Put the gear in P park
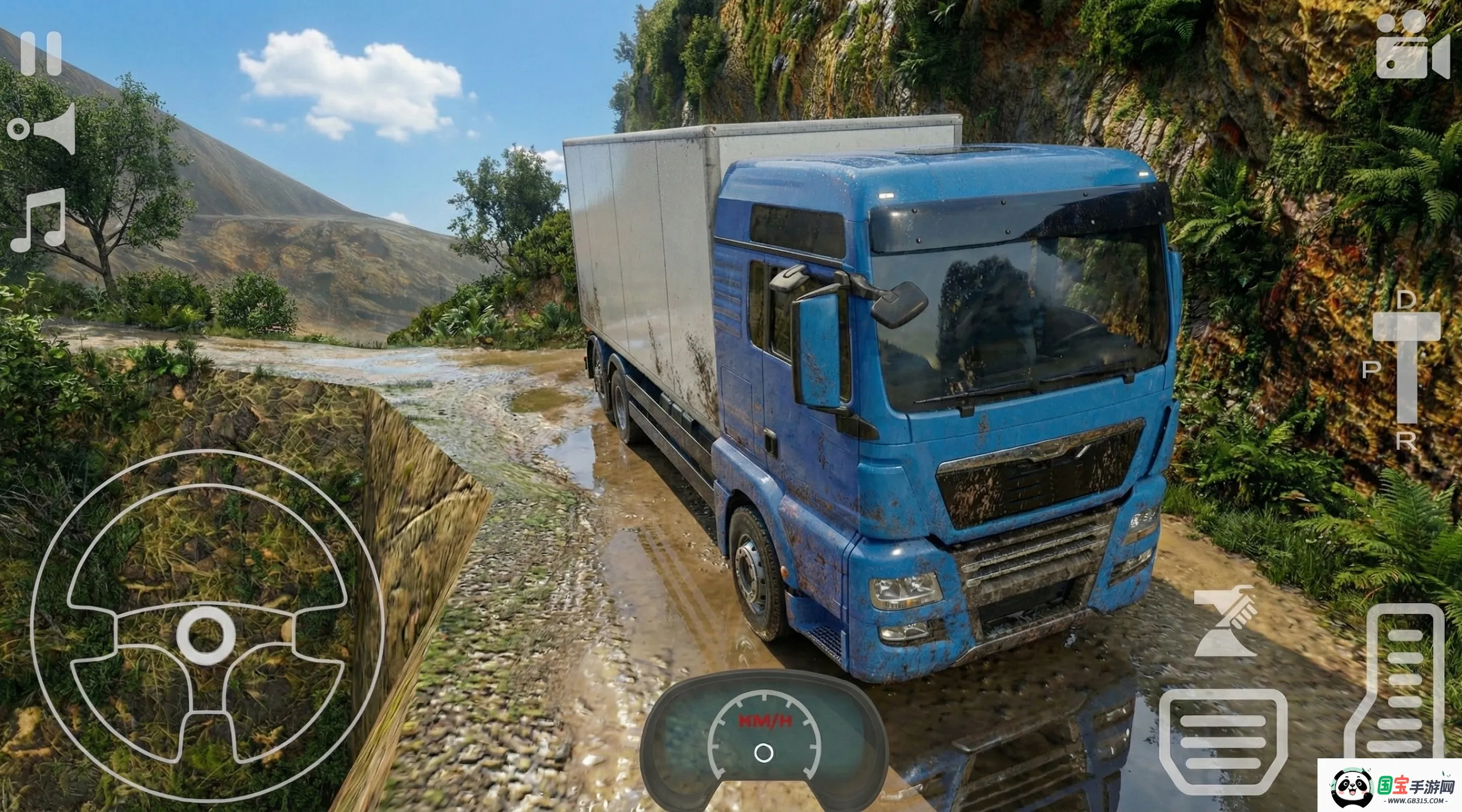The image size is (1462, 812). coord(1372,370)
